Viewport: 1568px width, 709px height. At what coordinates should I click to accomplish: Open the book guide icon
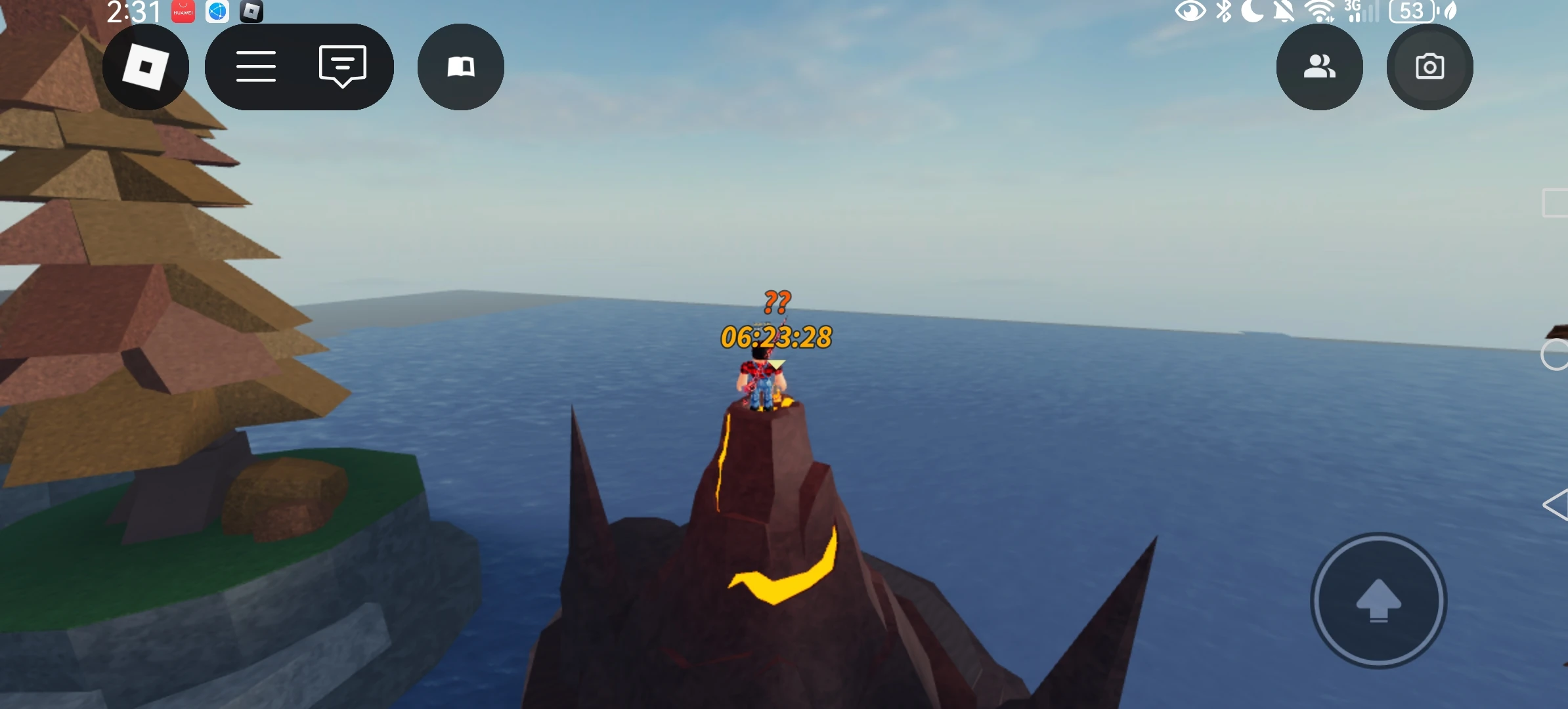click(x=462, y=67)
